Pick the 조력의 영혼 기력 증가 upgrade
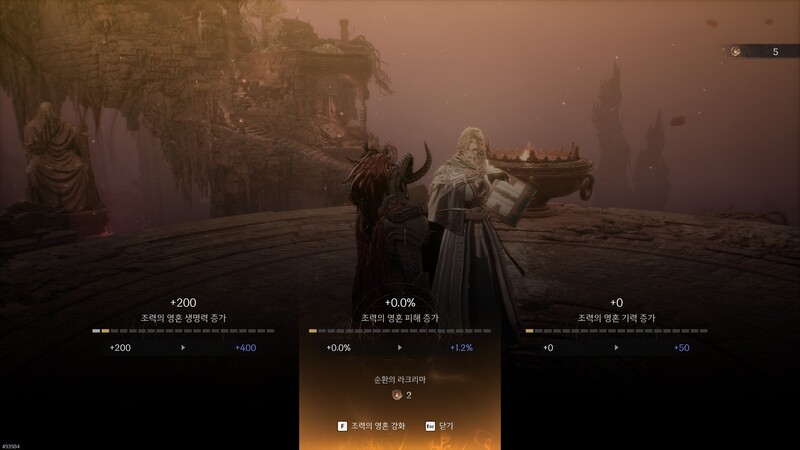Screen dimensions: 800x450 click(x=616, y=318)
